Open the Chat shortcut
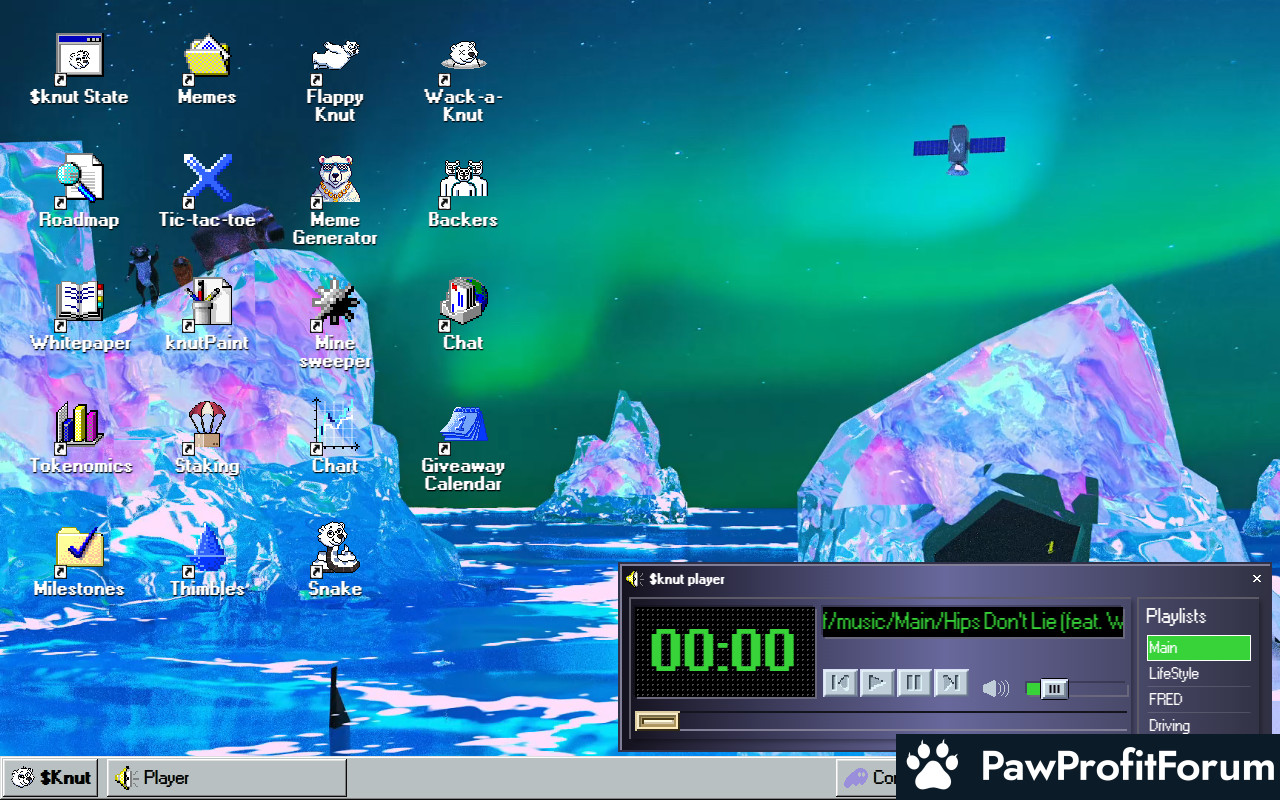 pos(463,304)
